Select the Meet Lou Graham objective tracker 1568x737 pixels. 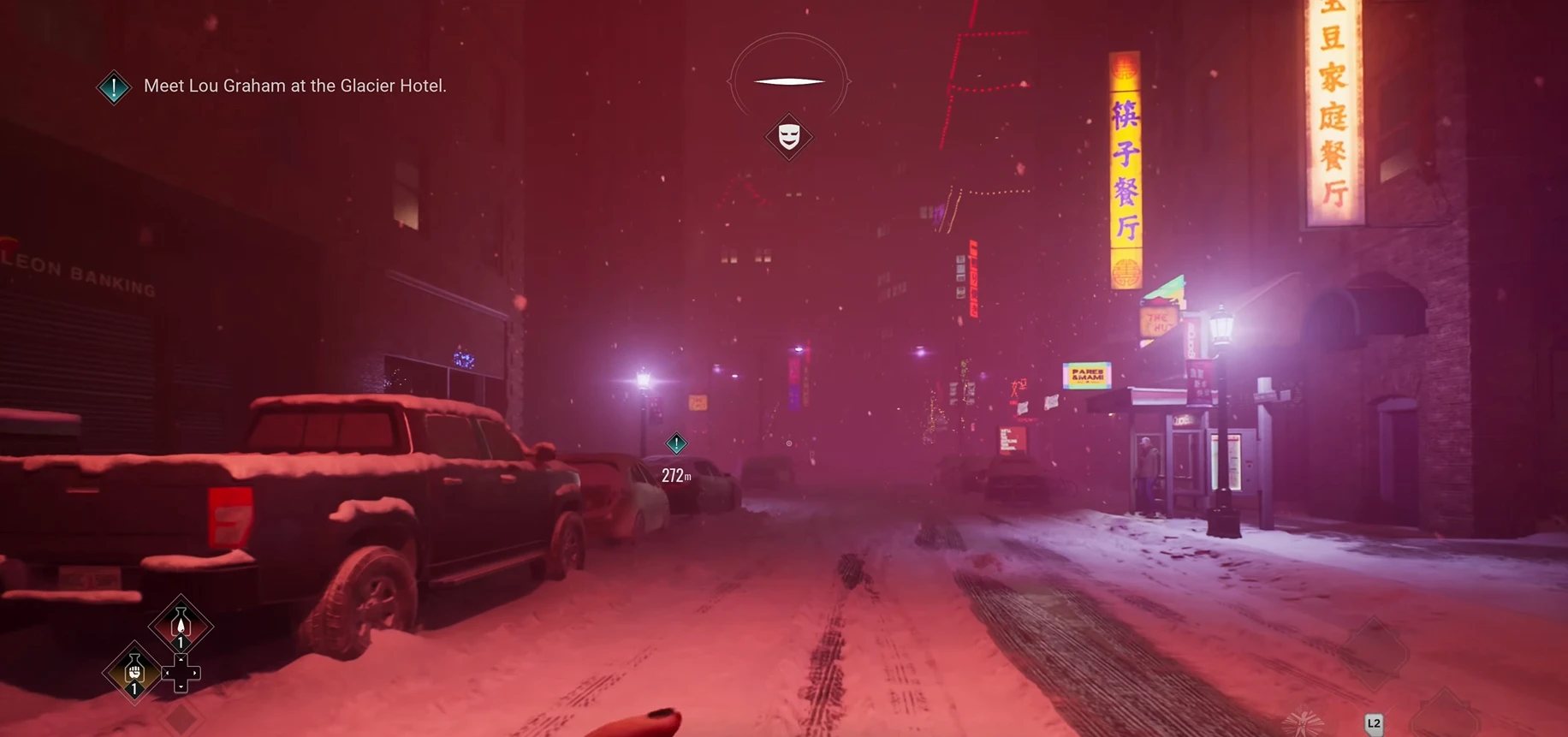294,86
